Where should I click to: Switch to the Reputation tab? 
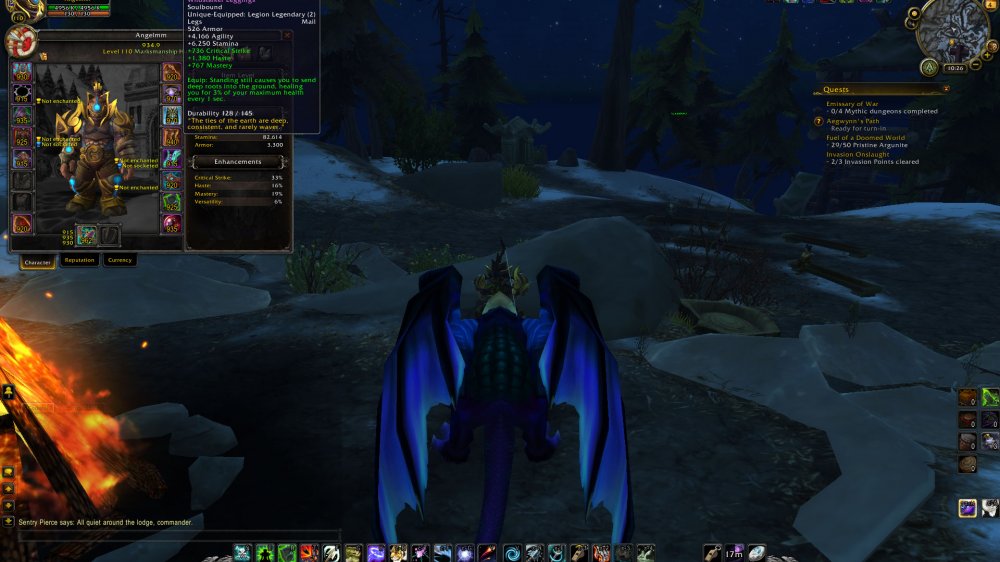pyautogui.click(x=79, y=260)
